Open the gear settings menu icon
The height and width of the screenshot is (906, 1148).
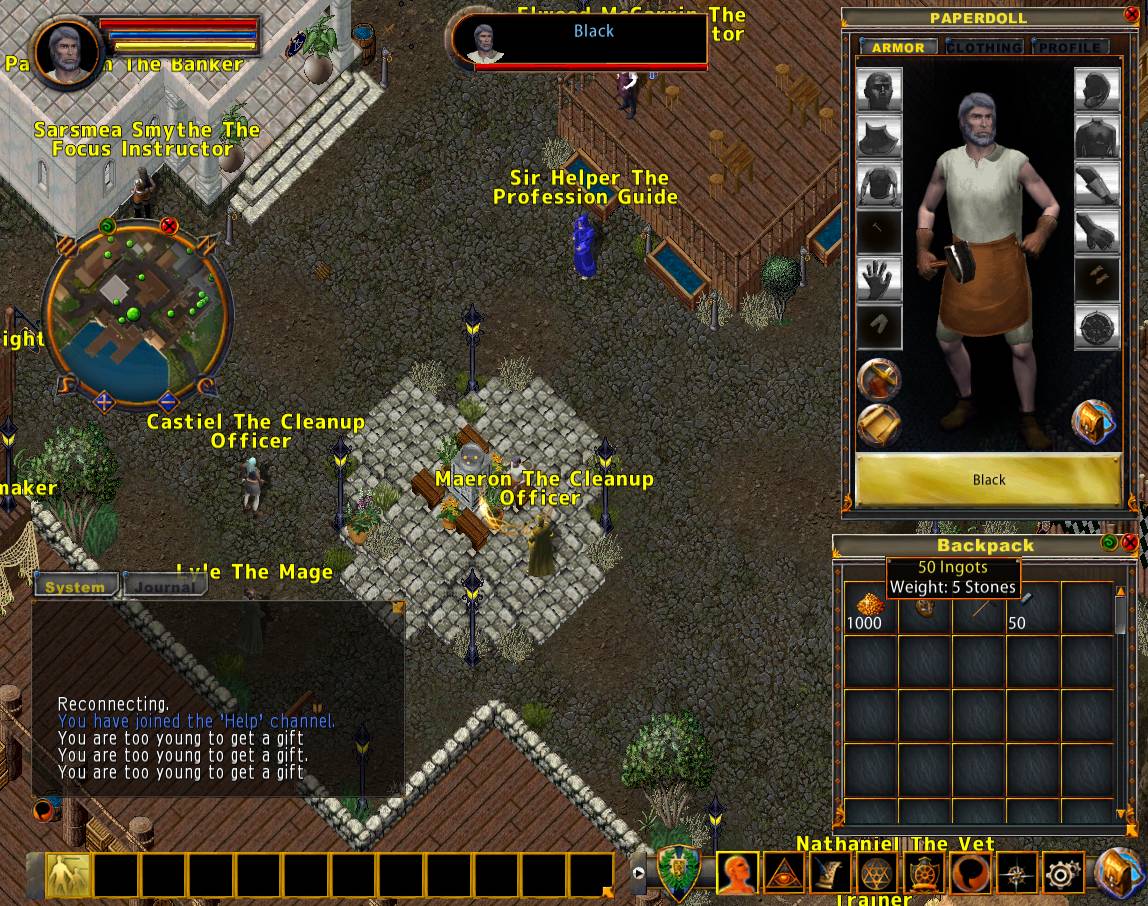(x=1062, y=875)
